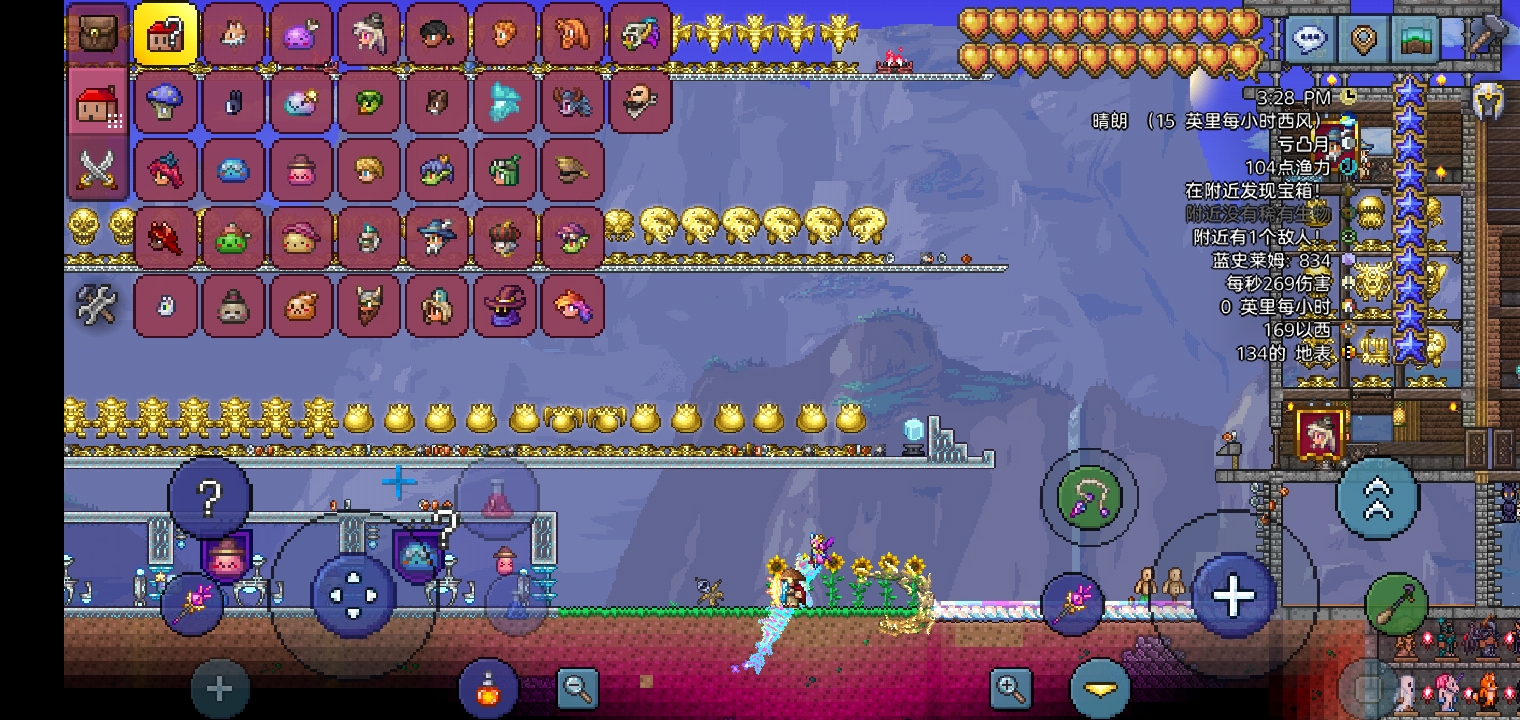Toggle the housing query button
The width and height of the screenshot is (1520, 720).
coord(165,34)
